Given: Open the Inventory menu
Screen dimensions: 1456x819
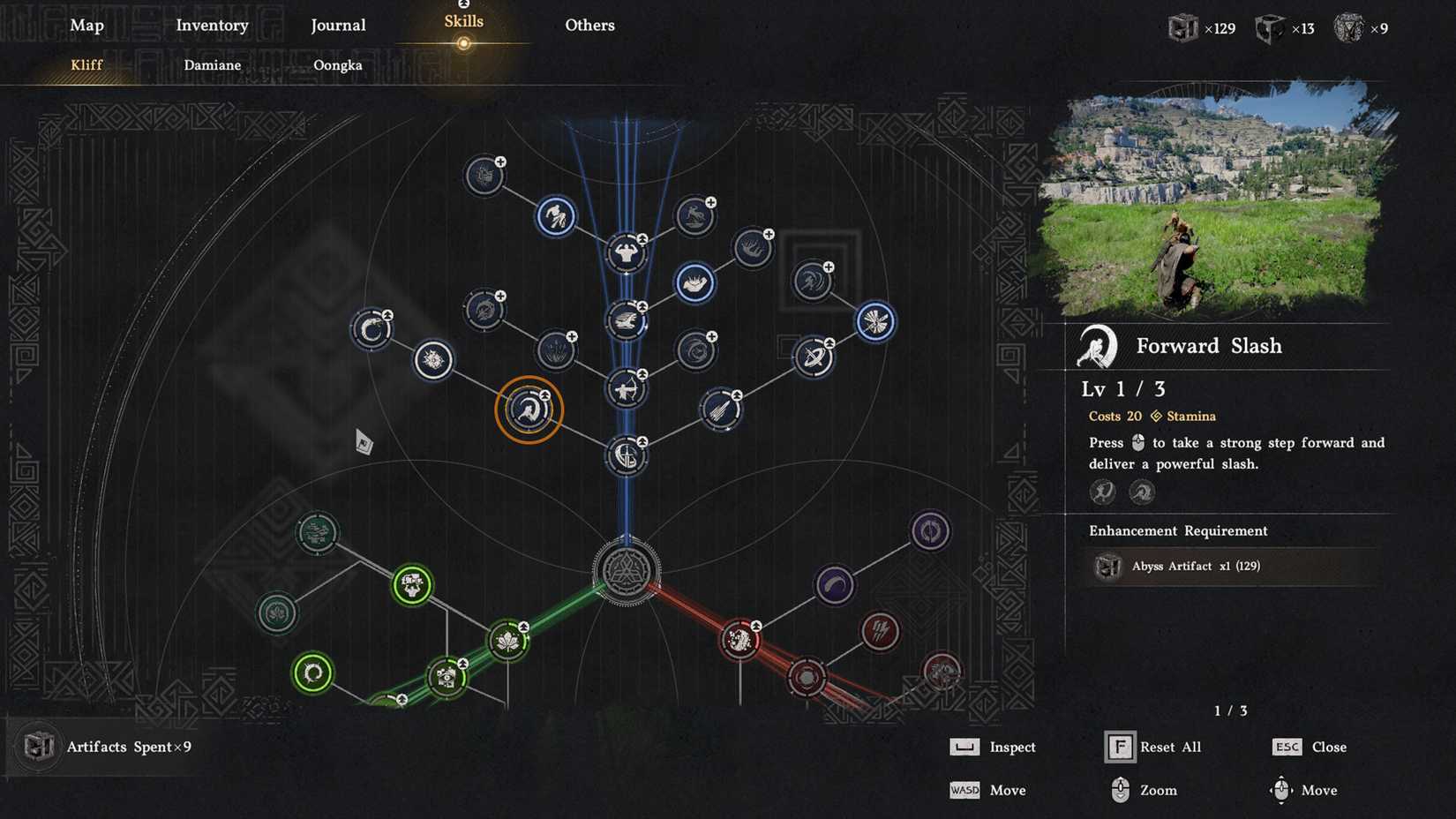Looking at the screenshot, I should click(x=212, y=26).
